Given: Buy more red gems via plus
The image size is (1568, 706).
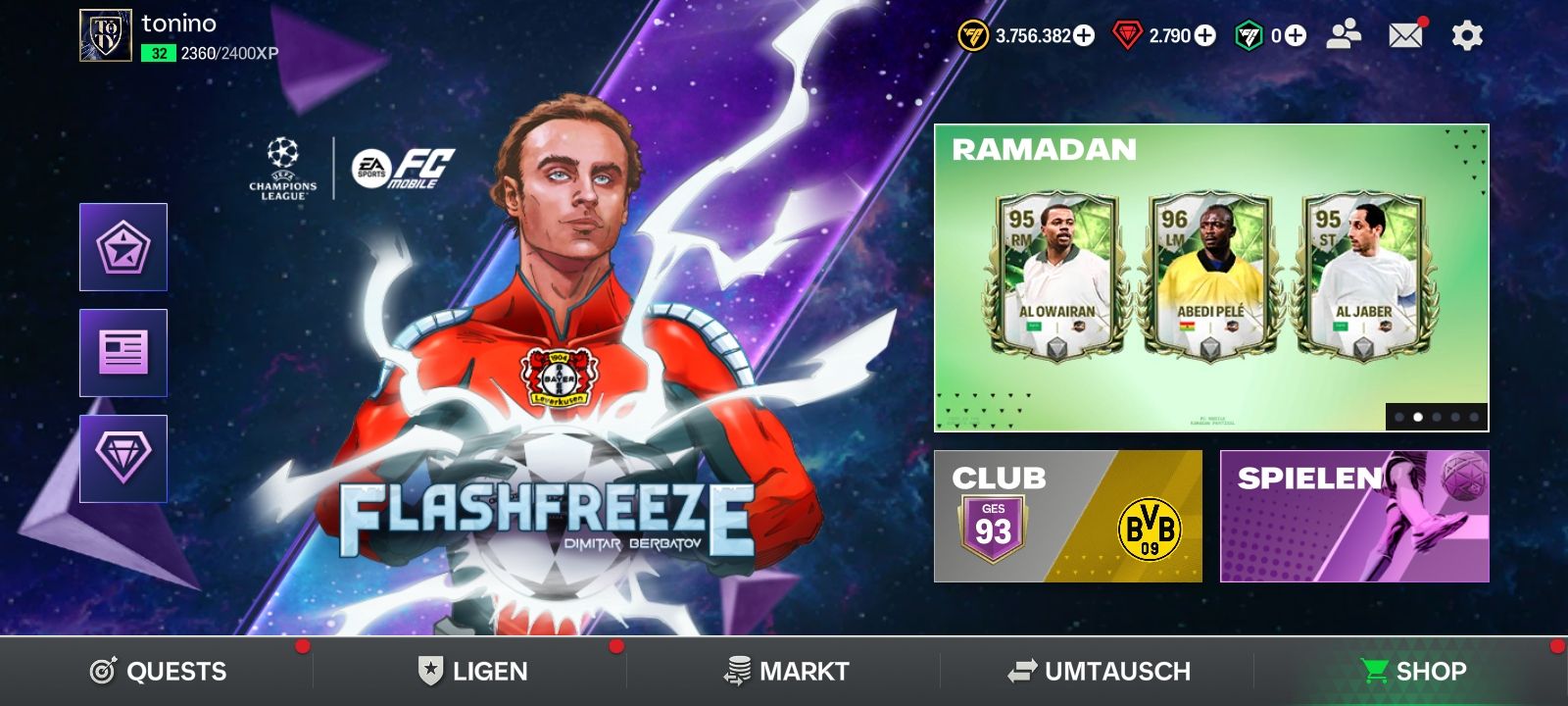Looking at the screenshot, I should 1205,36.
